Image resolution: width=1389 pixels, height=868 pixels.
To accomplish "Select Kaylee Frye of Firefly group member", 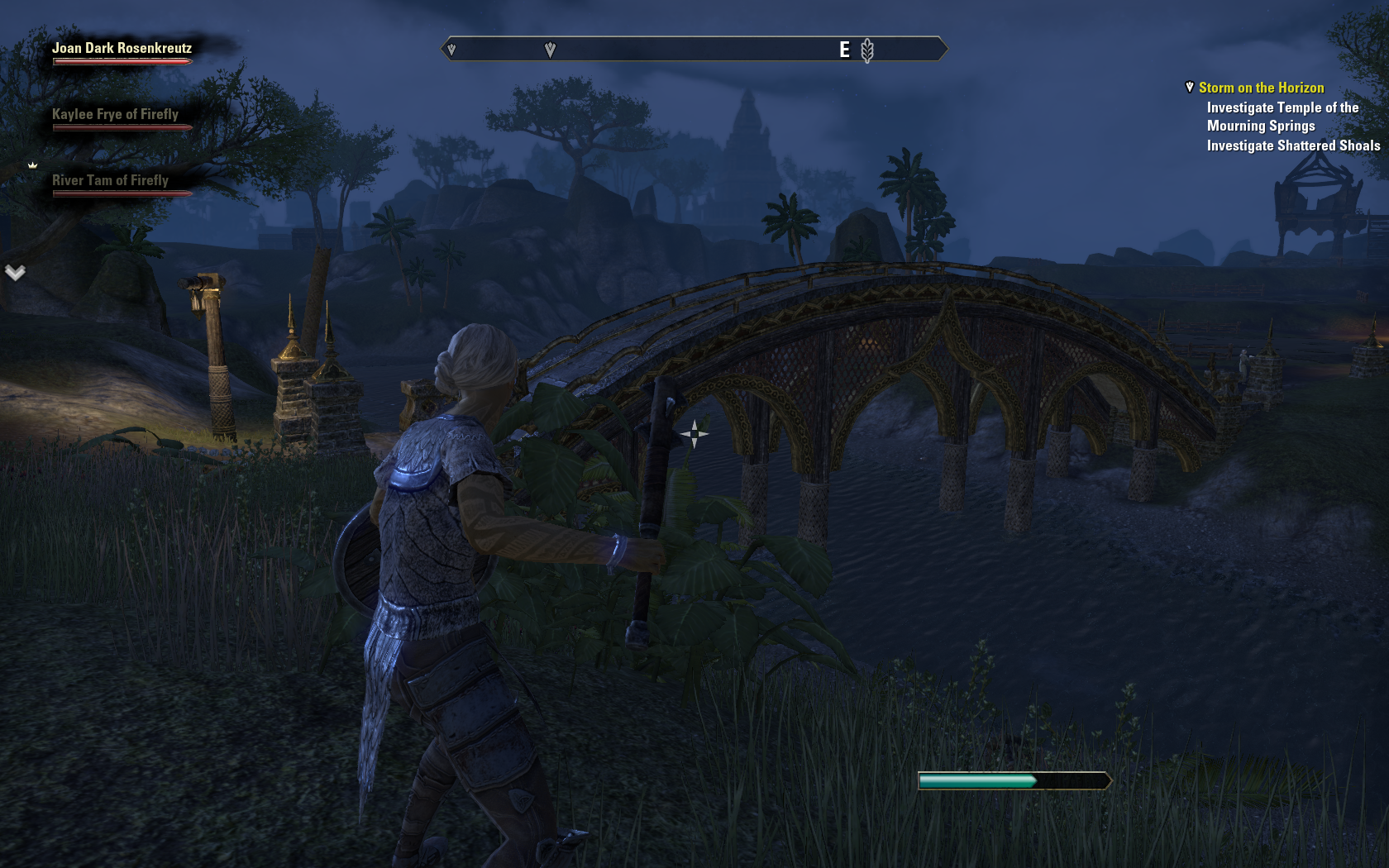I will pos(115,115).
